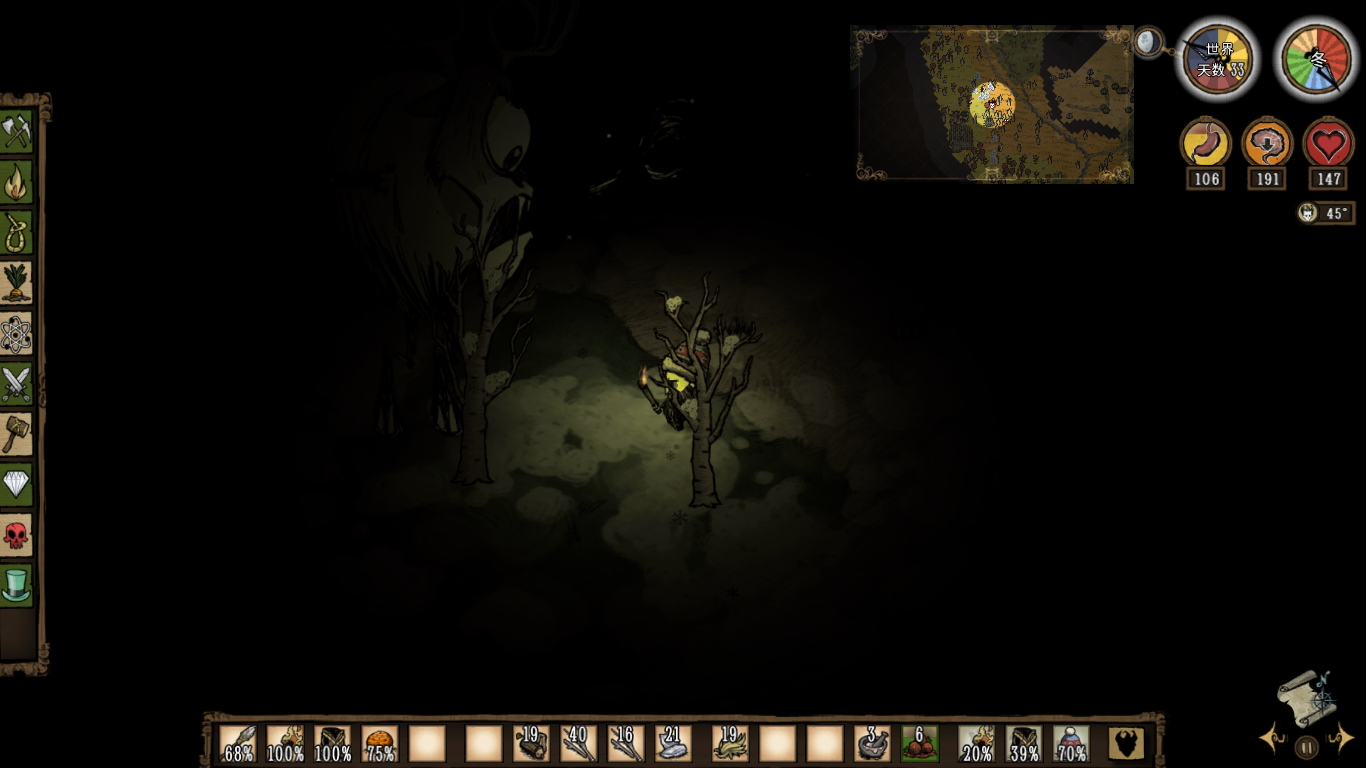Choose the red berries slot with 6
The width and height of the screenshot is (1366, 768).
click(x=920, y=744)
